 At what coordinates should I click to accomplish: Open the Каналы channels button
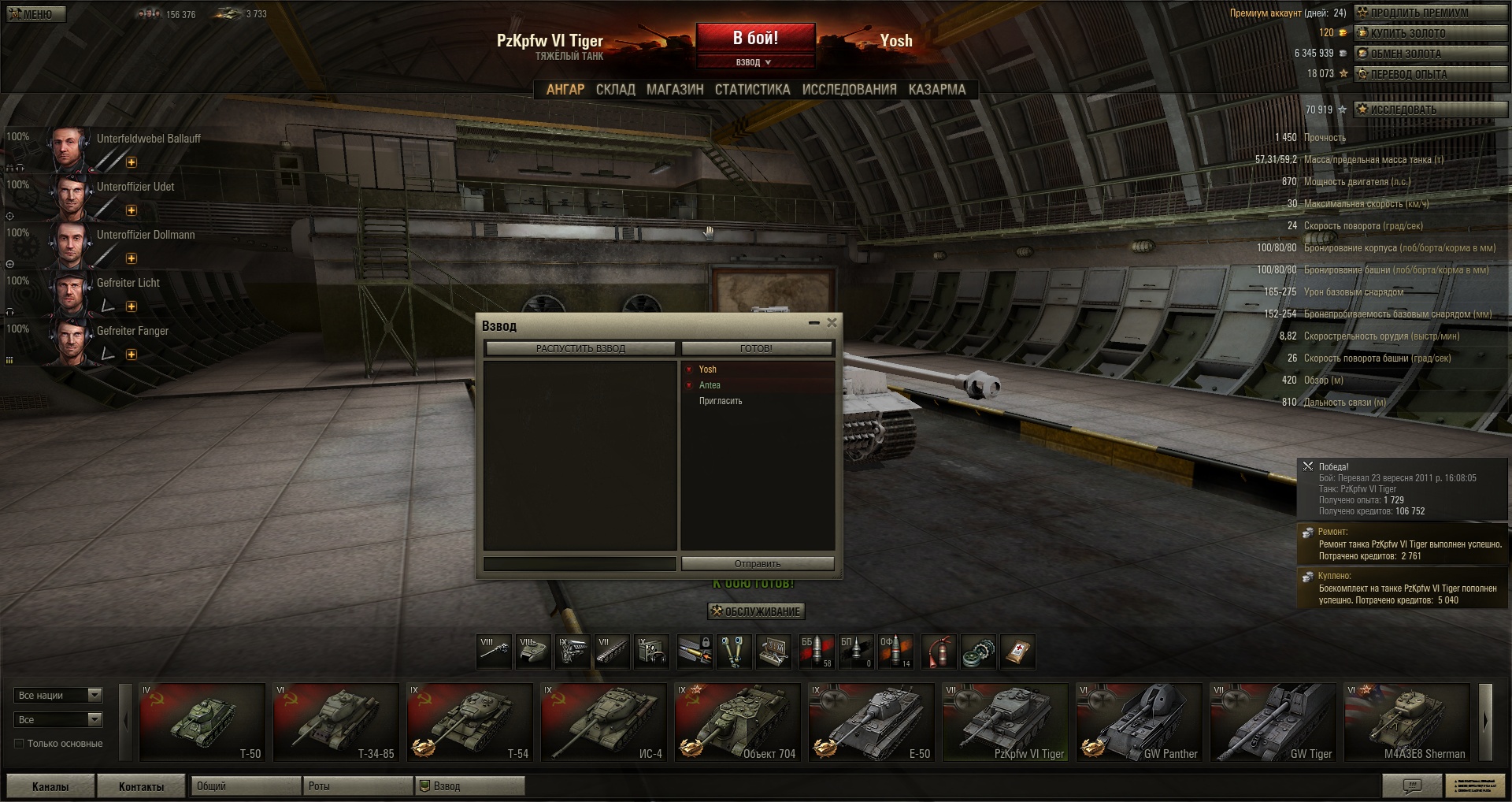click(50, 786)
